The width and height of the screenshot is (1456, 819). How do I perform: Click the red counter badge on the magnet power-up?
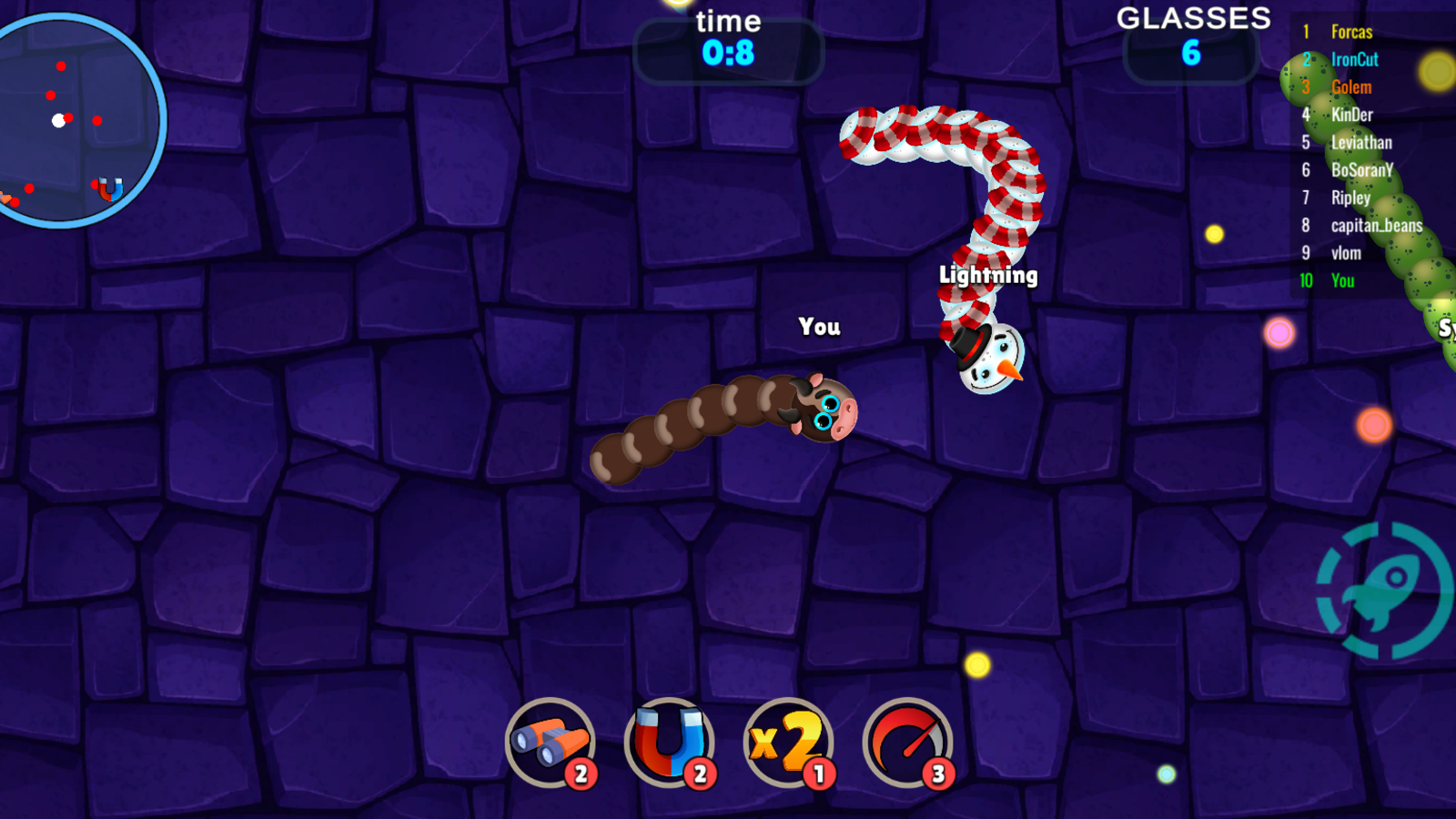[700, 774]
